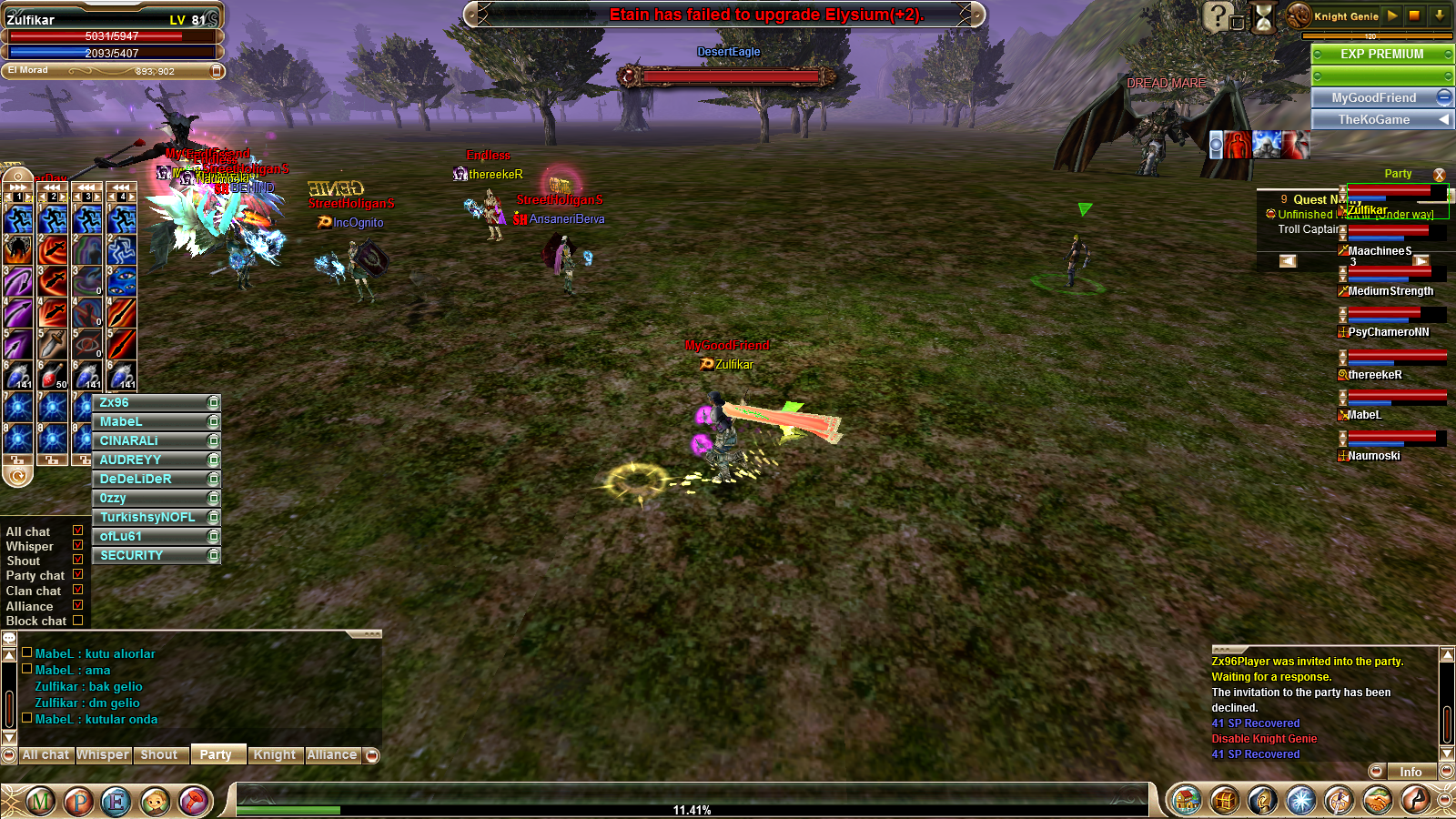Image resolution: width=1456 pixels, height=819 pixels.
Task: Start the Knight Genie with the play button
Action: [x=1391, y=15]
